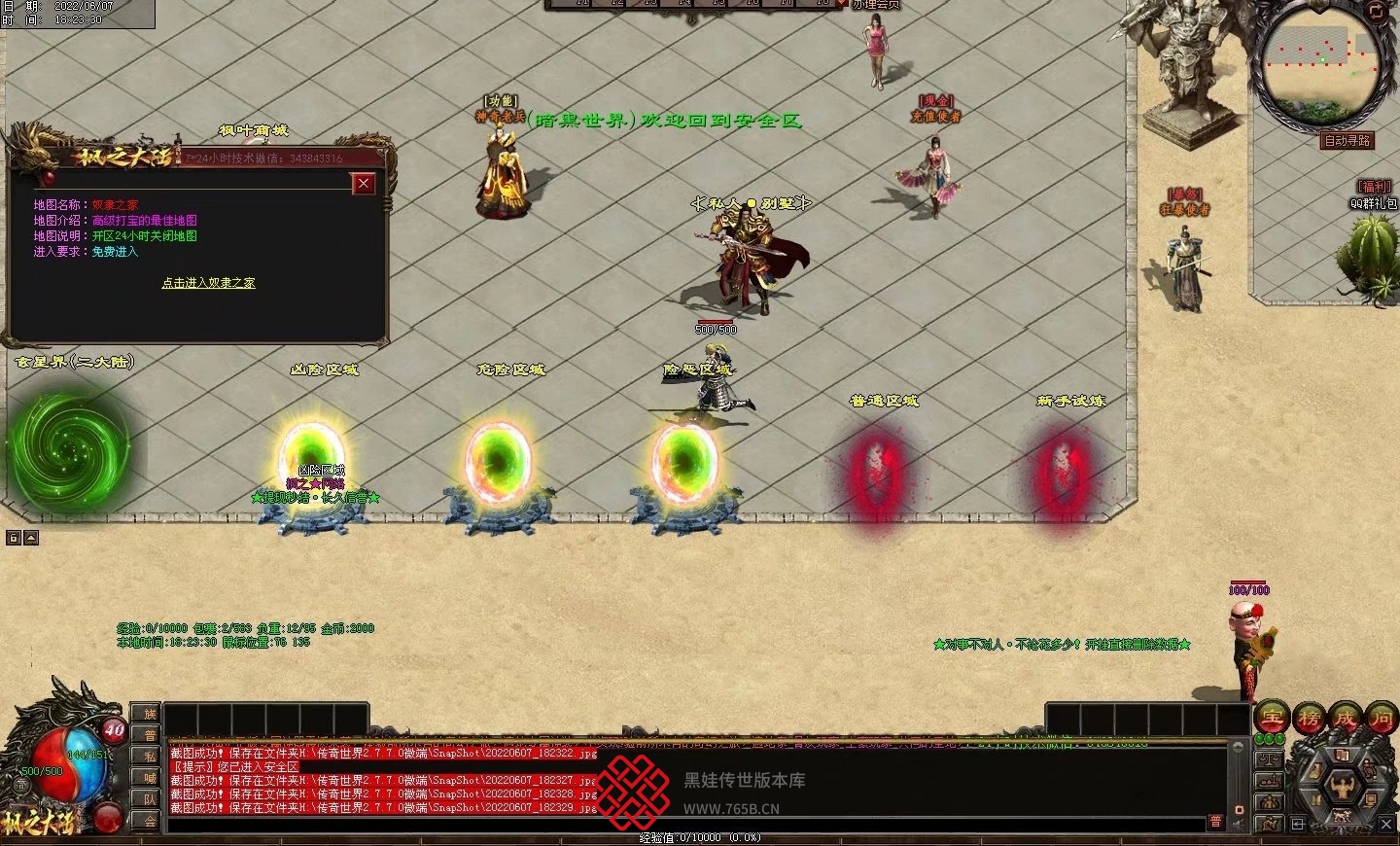Open the circular minimap
The width and height of the screenshot is (1400, 846).
pyautogui.click(x=1321, y=63)
